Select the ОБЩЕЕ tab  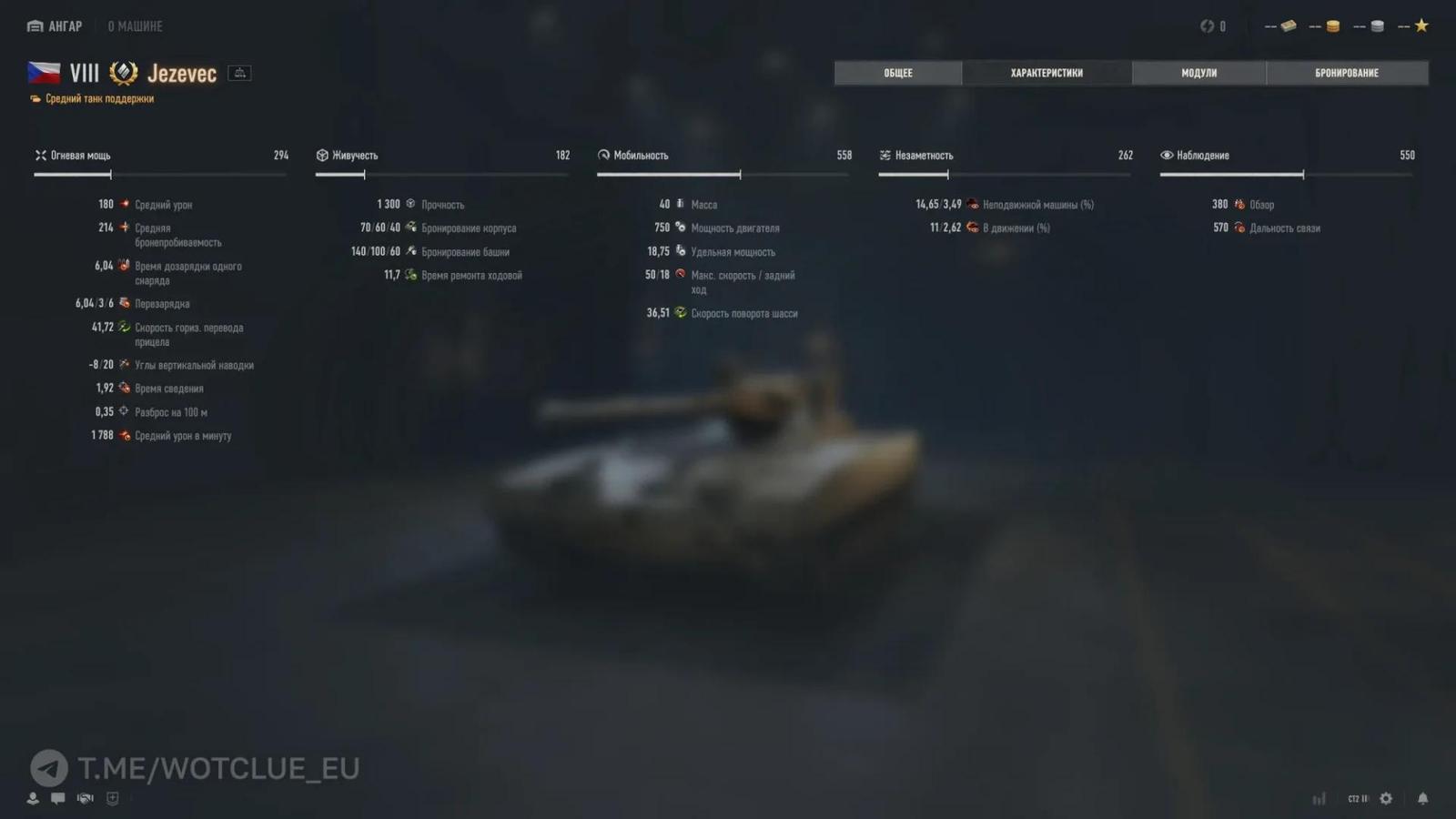tap(897, 73)
